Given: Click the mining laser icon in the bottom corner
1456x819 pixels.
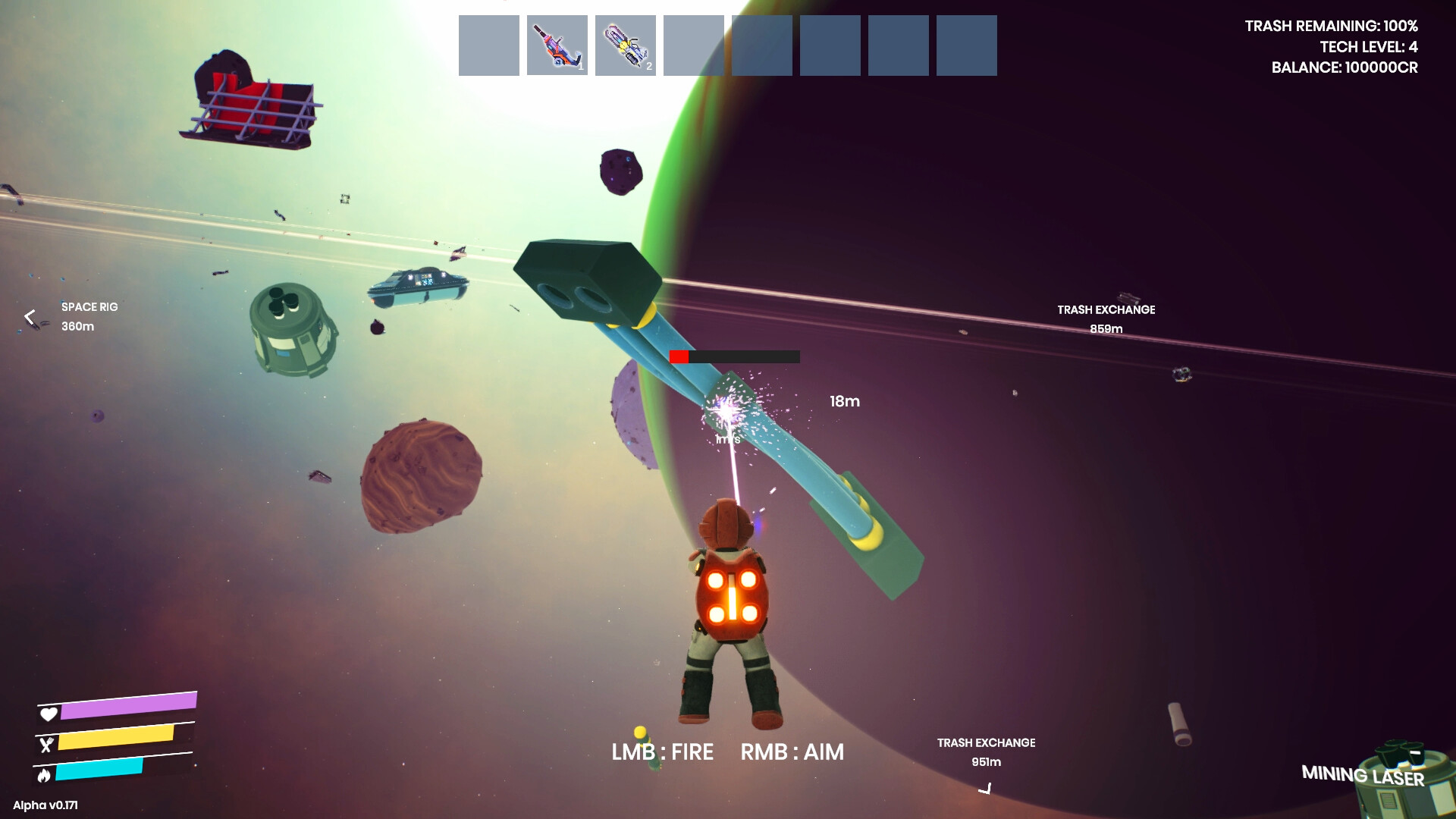Looking at the screenshot, I should click(x=1407, y=773).
